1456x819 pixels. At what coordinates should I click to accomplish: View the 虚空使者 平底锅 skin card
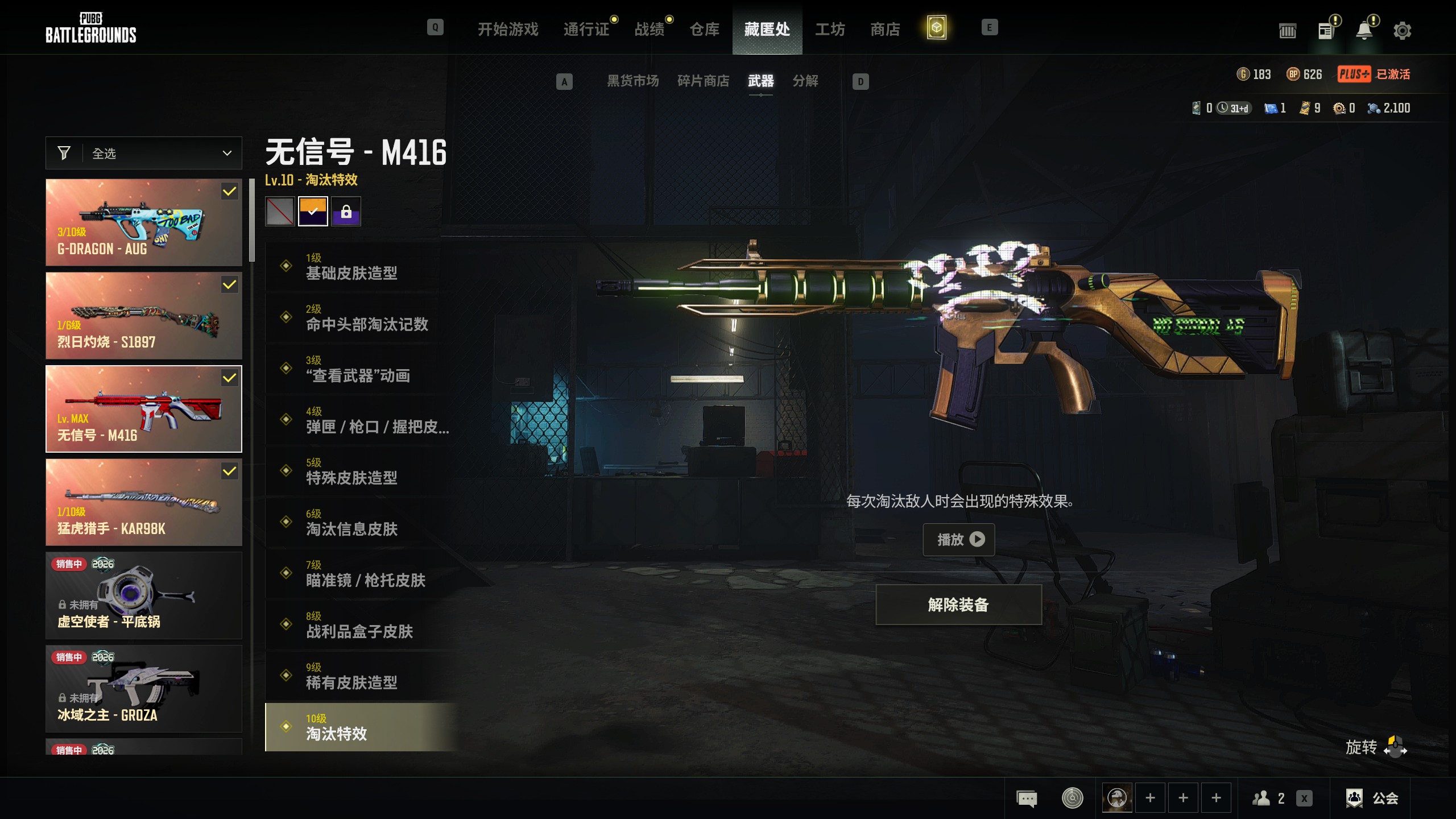(x=144, y=595)
